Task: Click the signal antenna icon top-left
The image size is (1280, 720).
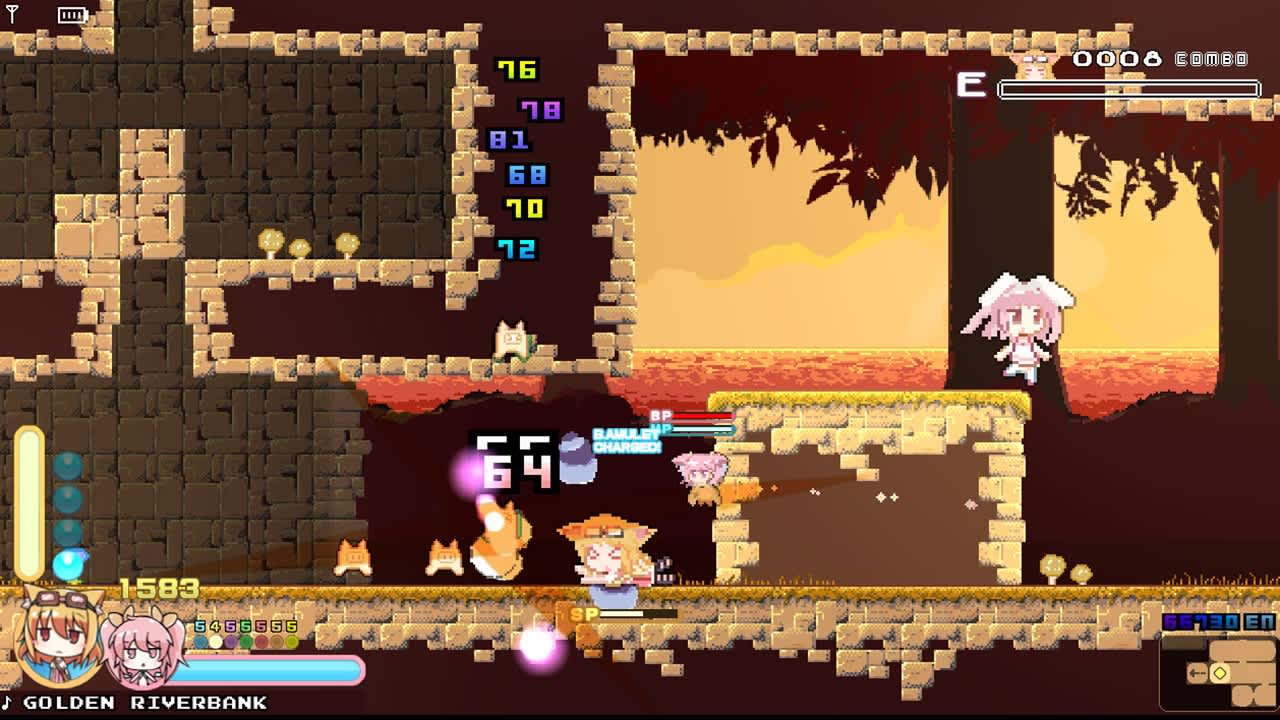Action: 10,12
